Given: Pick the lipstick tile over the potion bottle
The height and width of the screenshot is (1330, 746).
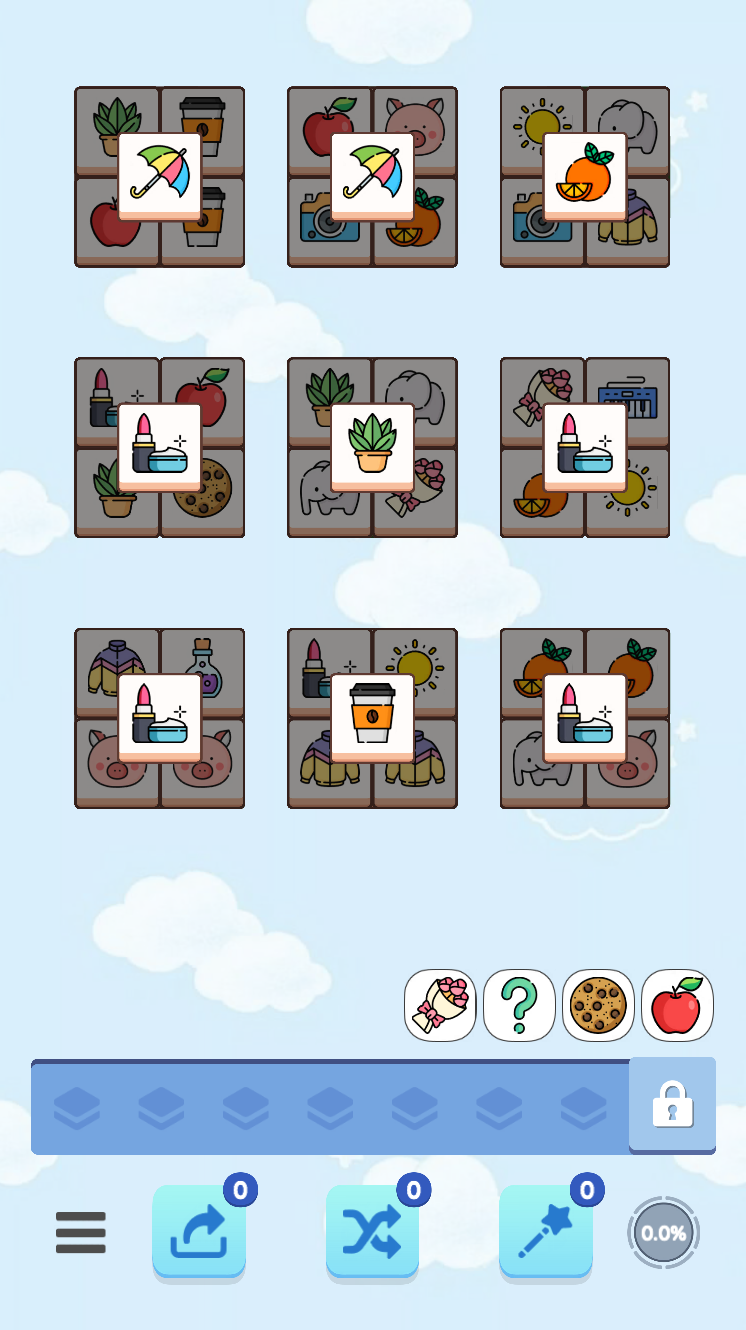Looking at the screenshot, I should (160, 718).
